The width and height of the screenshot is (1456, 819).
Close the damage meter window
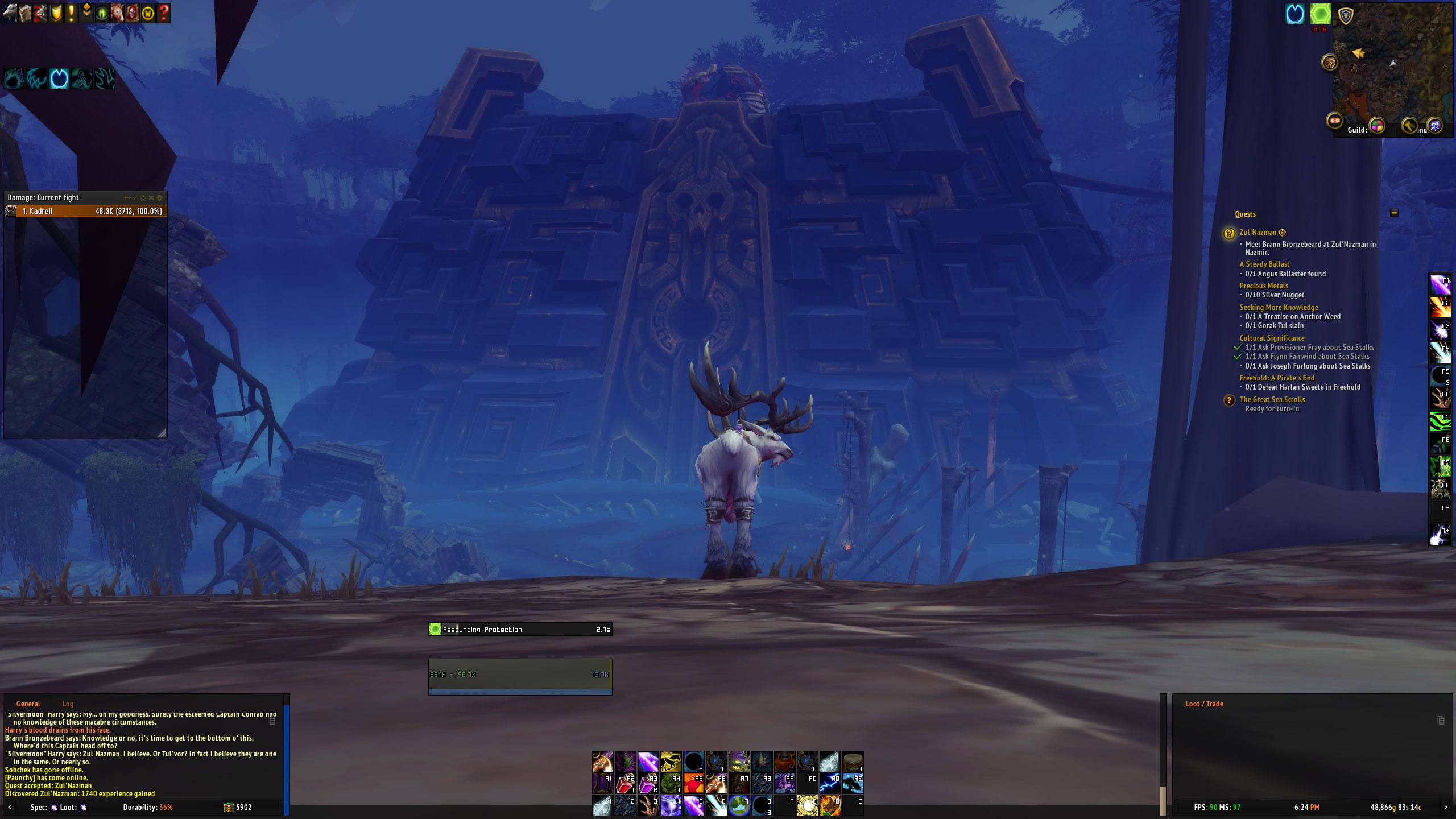(151, 198)
